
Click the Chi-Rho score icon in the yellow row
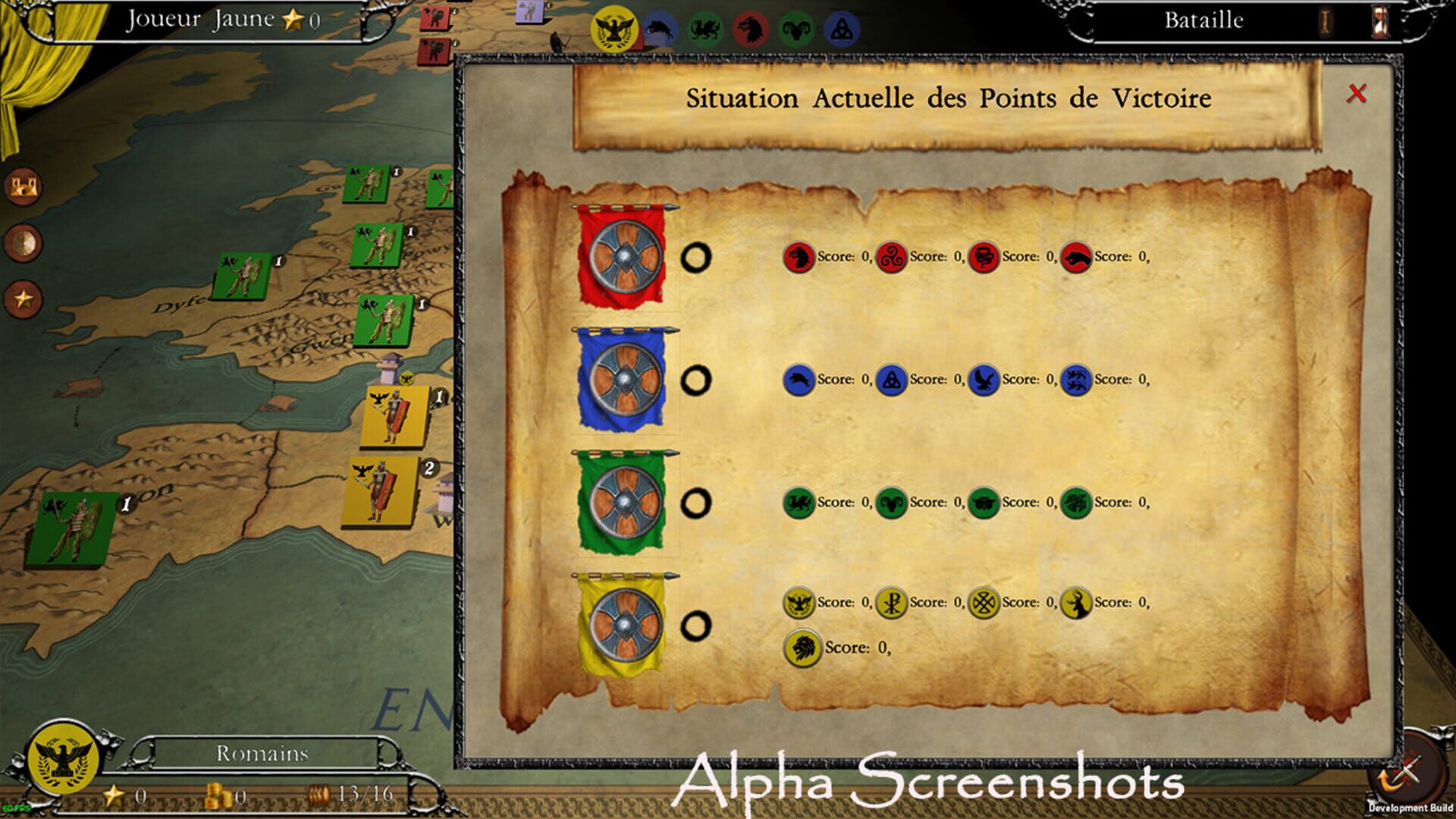click(x=892, y=601)
